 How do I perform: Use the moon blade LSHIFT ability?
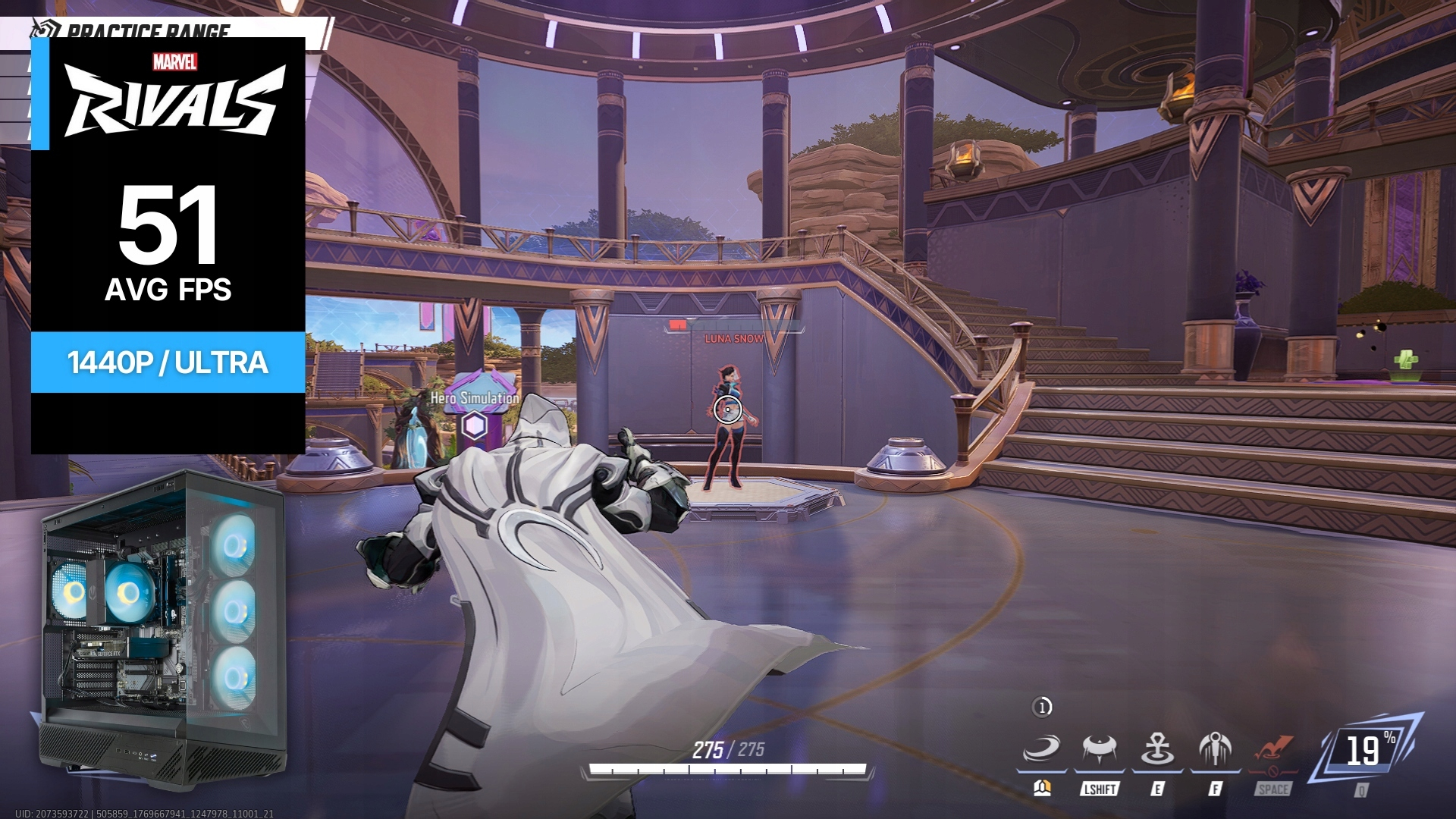[1099, 750]
